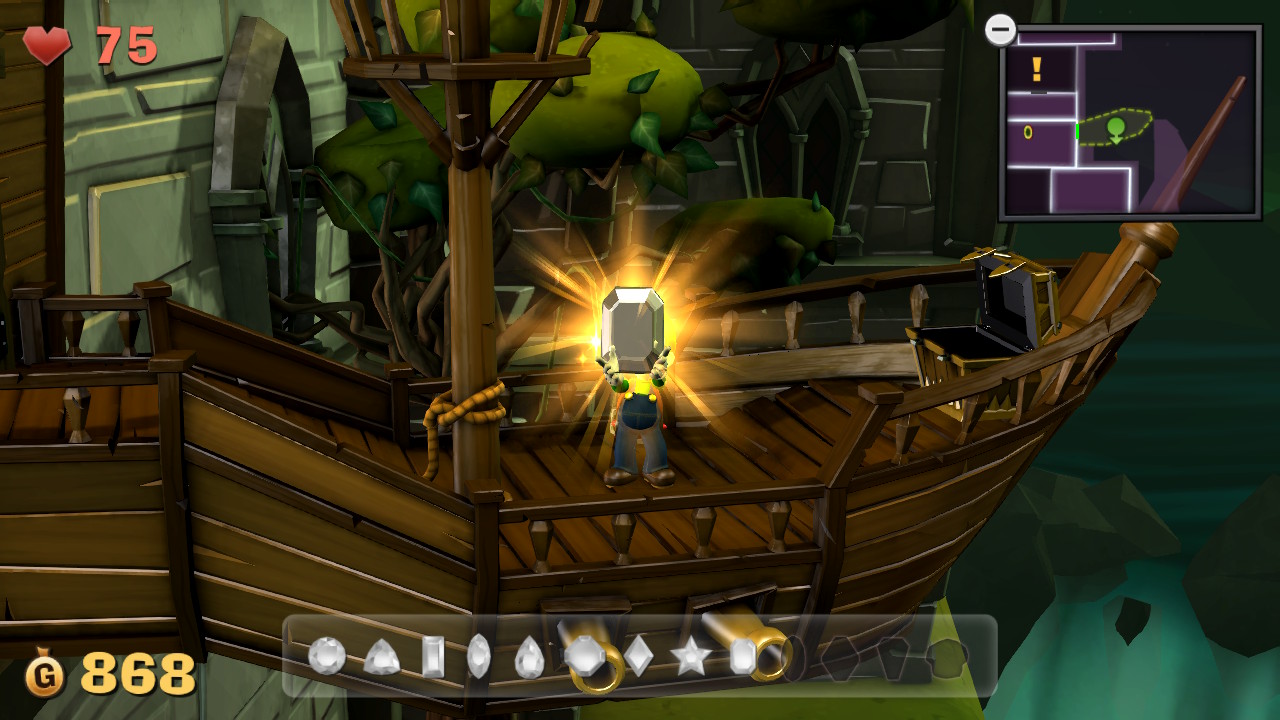Image resolution: width=1280 pixels, height=720 pixels.
Task: Select the triangular gem in the tracker
Action: point(381,657)
